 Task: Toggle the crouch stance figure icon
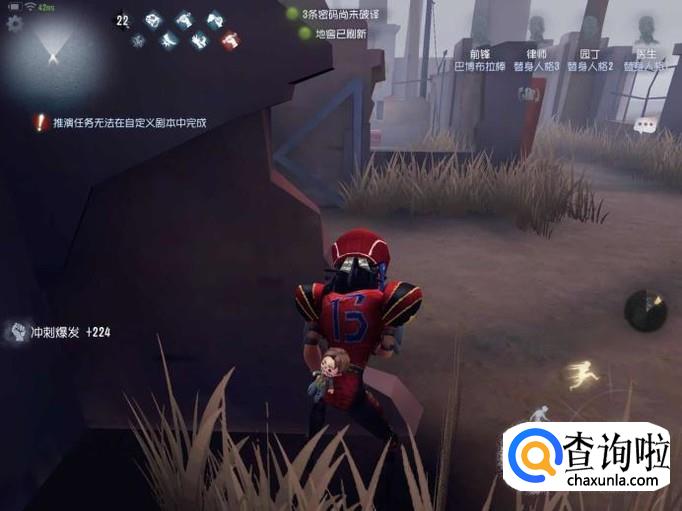point(540,412)
